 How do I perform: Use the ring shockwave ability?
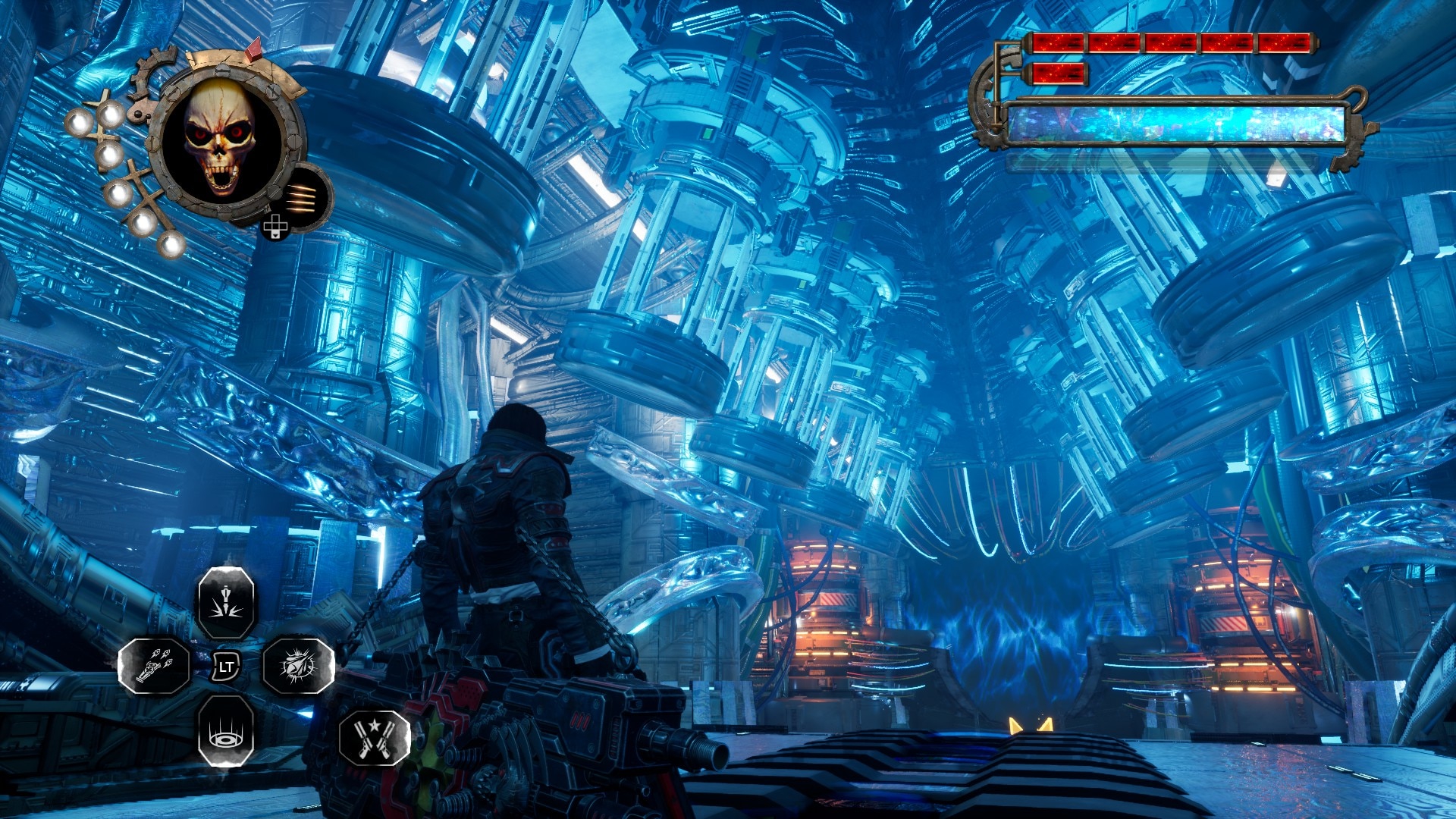226,731
